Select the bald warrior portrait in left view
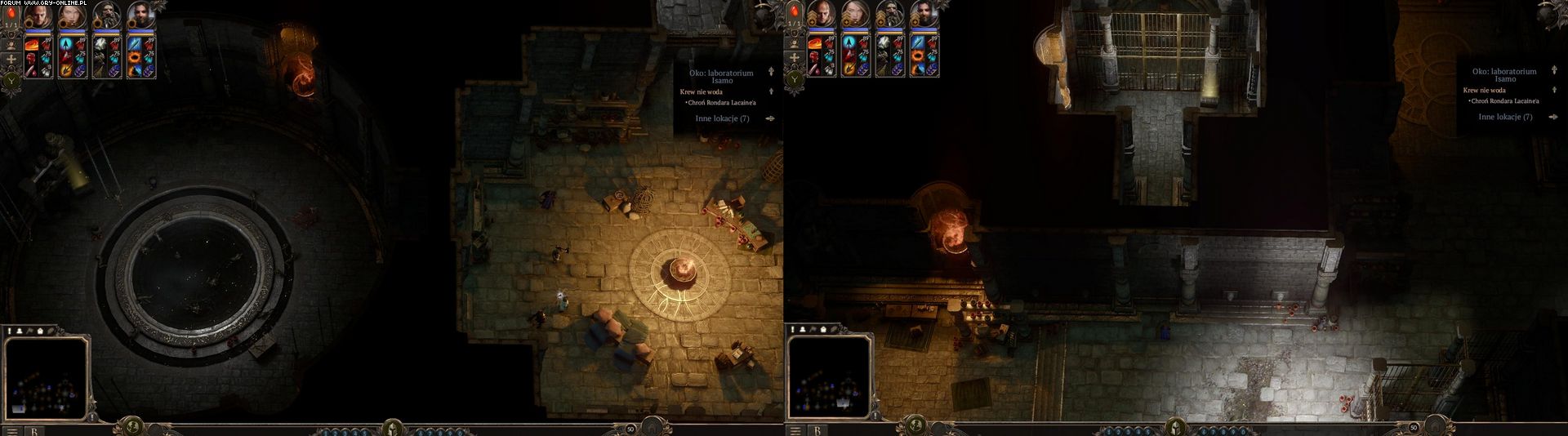 [38, 14]
